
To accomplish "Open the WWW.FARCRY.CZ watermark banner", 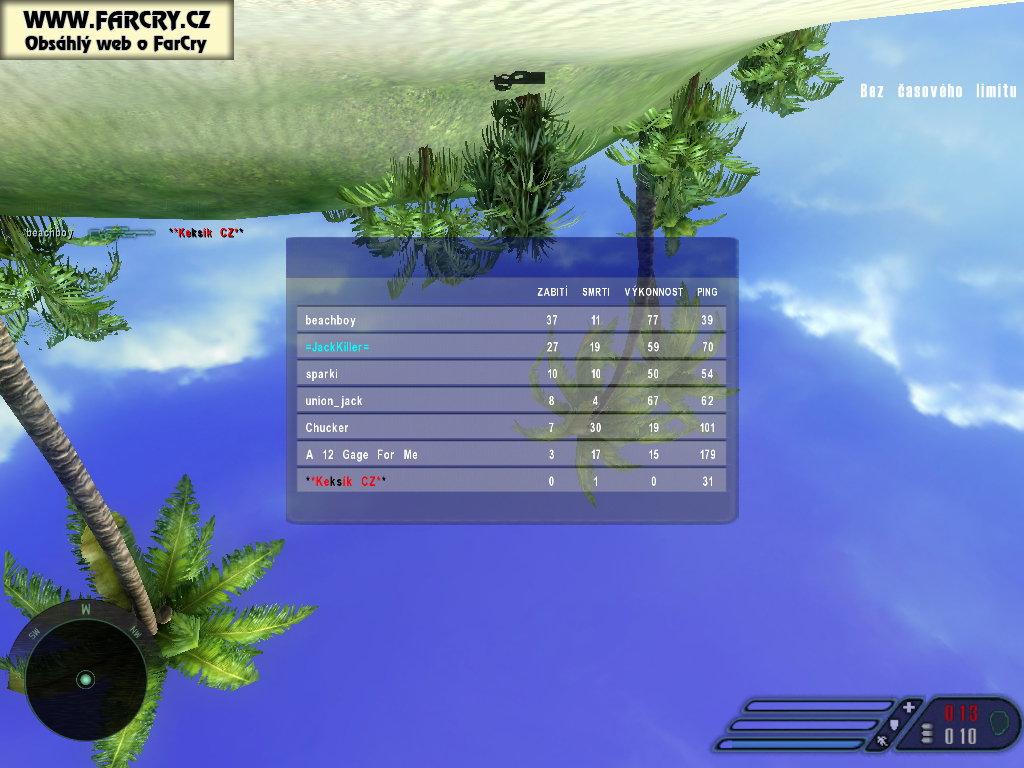I will 116,30.
